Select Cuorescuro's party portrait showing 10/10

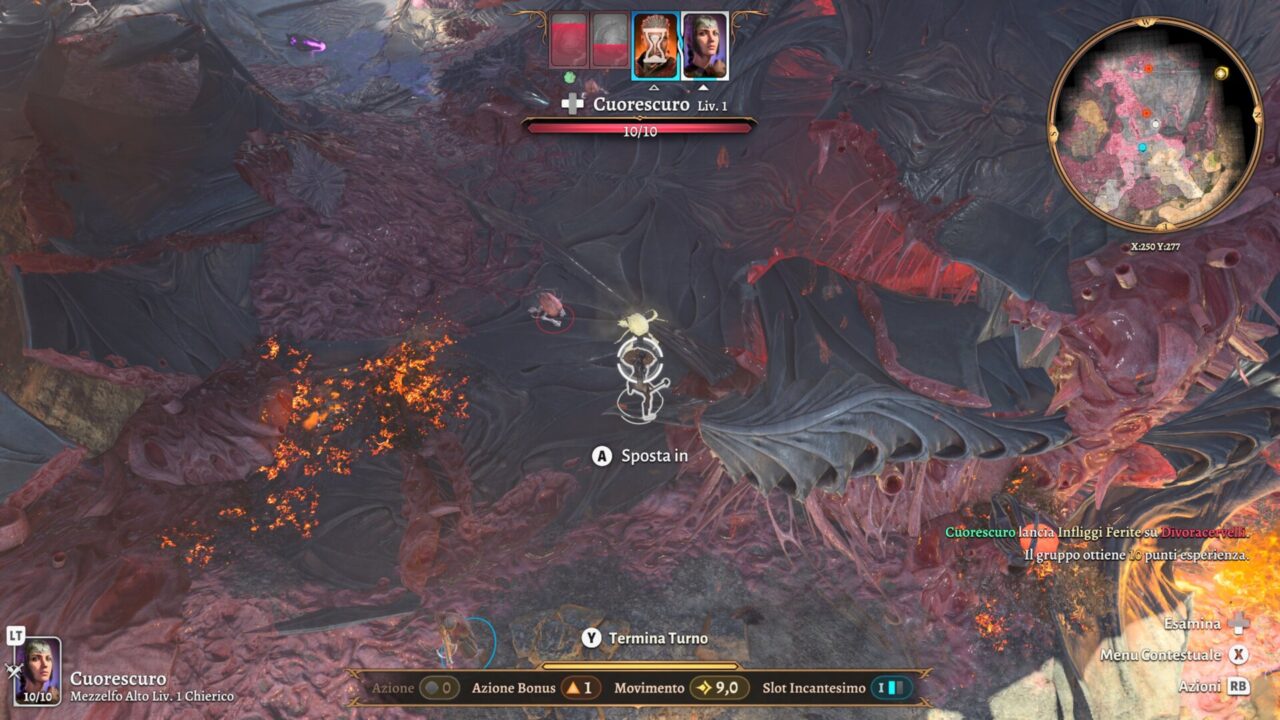point(38,670)
